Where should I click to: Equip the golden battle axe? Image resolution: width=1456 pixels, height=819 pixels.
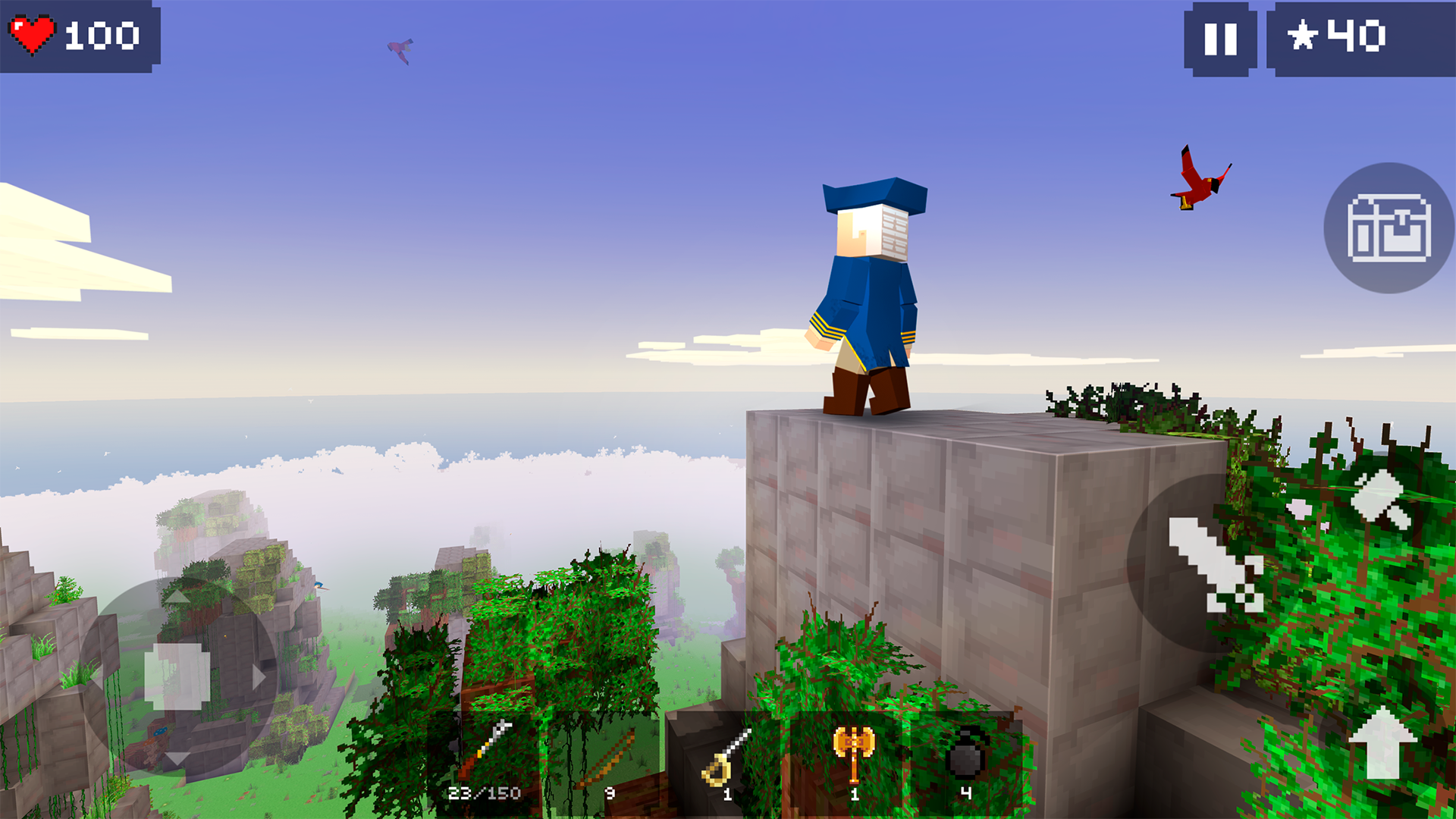click(x=855, y=755)
